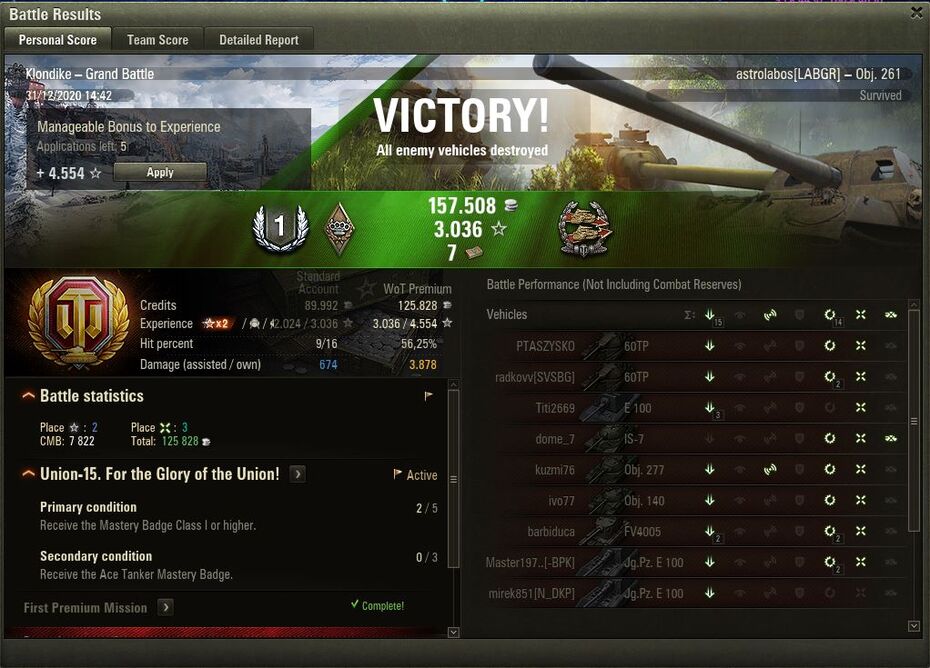Switch to the Team Score tab
Screen dimensions: 930x668
pos(157,40)
